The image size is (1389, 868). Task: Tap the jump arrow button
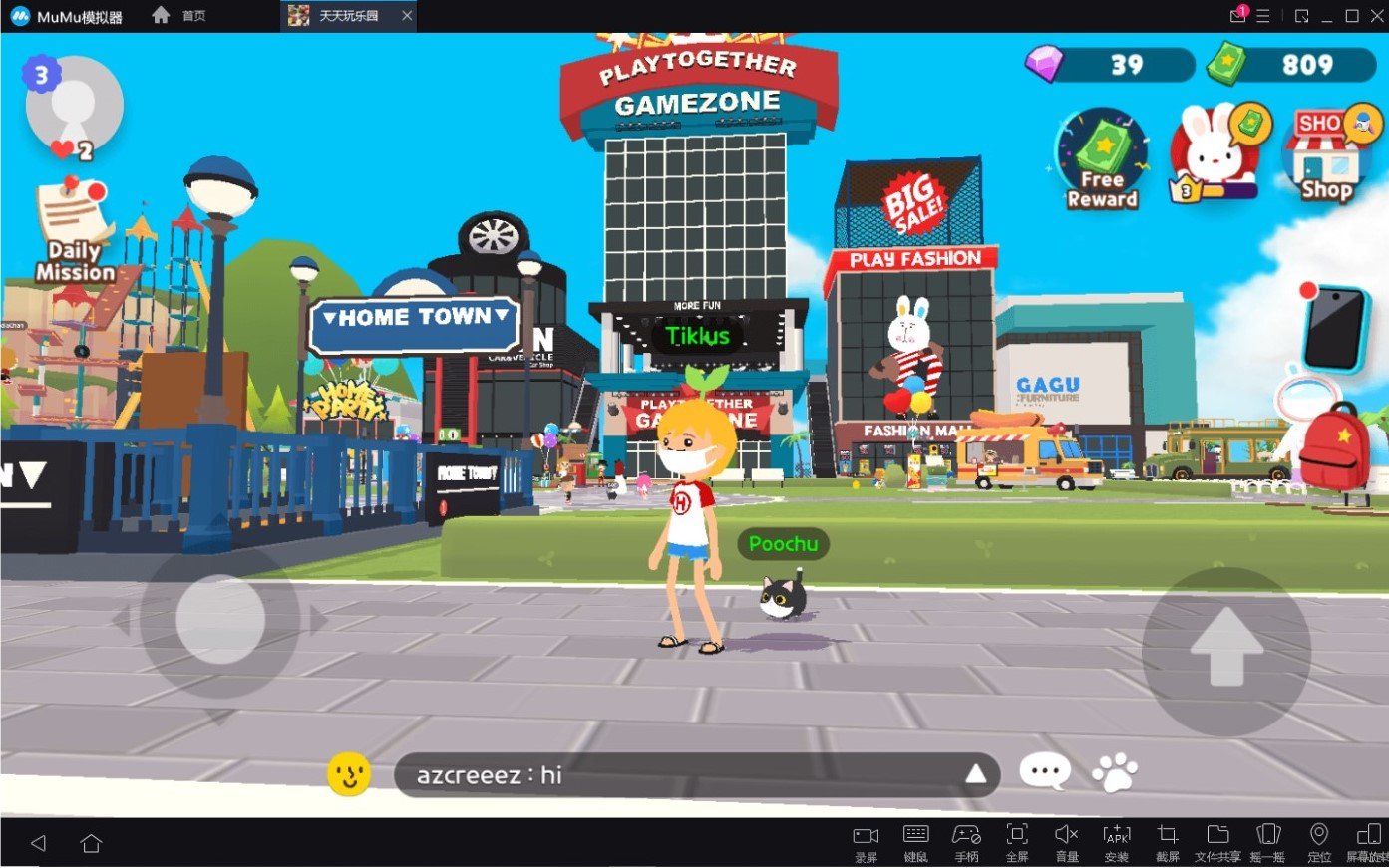(x=1225, y=648)
